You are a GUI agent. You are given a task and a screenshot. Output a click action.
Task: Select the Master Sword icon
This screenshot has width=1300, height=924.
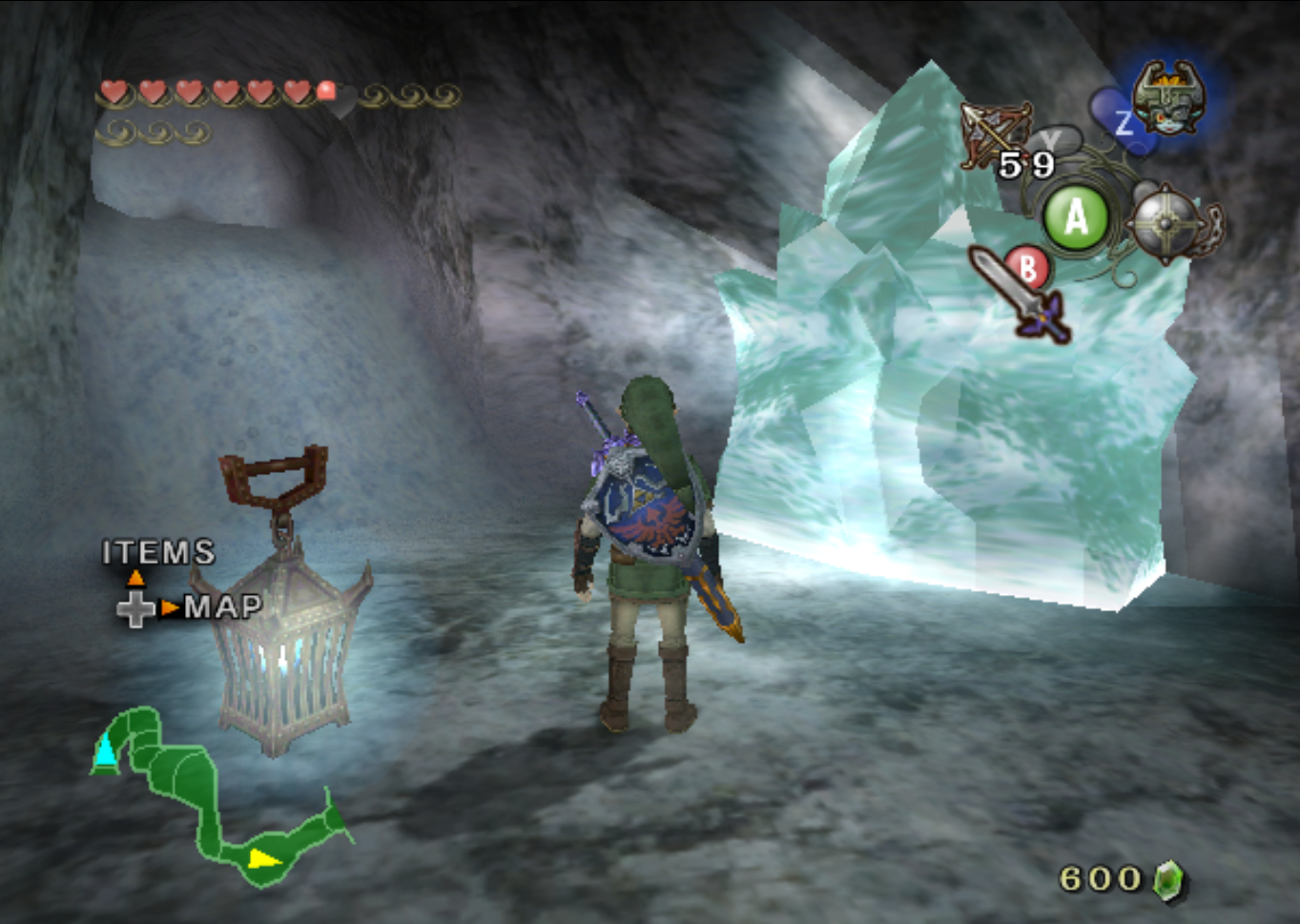[1017, 293]
